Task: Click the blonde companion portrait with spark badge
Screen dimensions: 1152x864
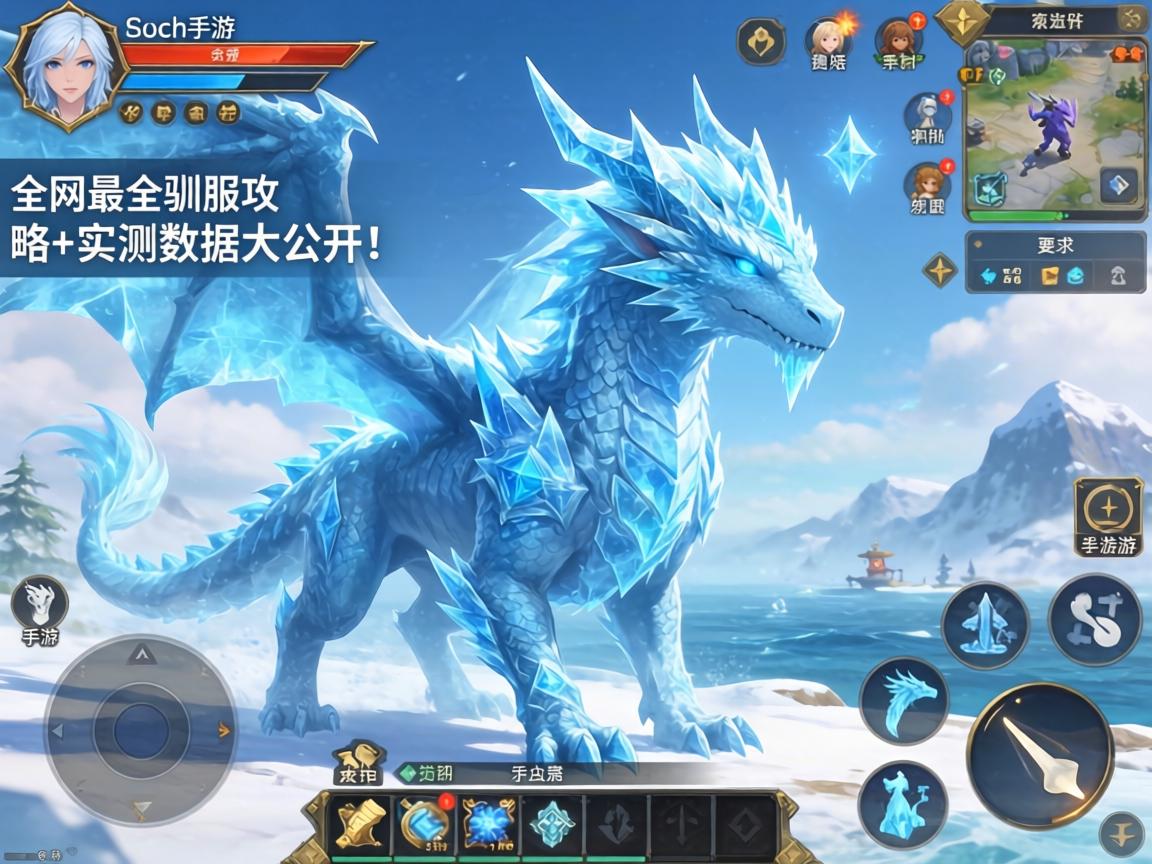Action: 827,40
